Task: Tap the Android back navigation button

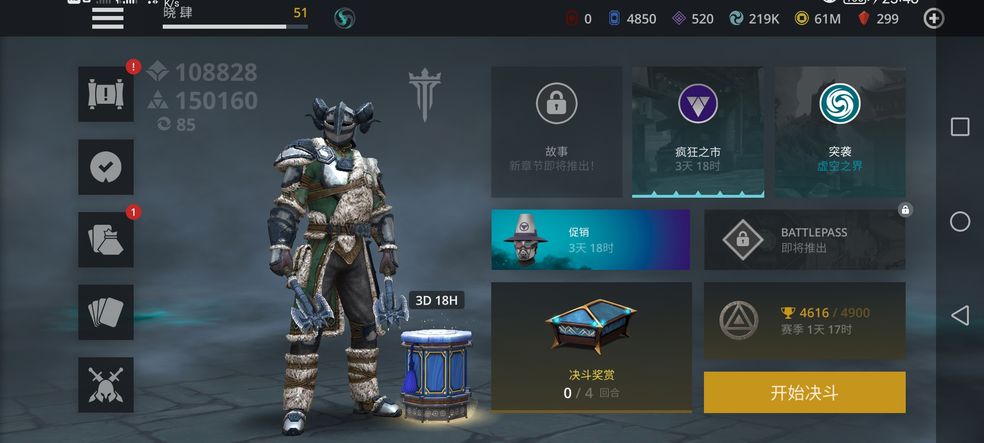Action: pos(959,316)
